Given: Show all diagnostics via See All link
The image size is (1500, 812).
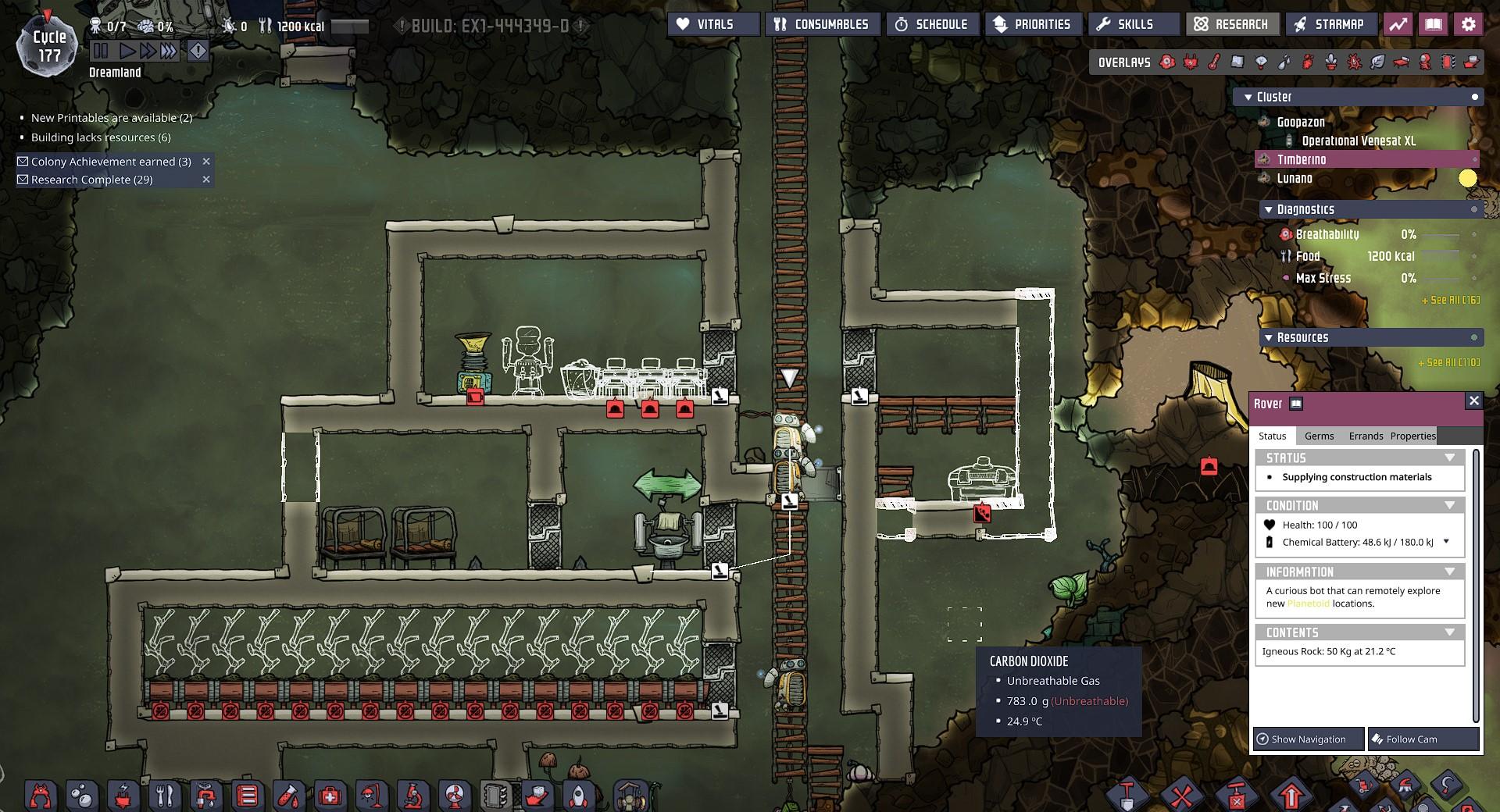Looking at the screenshot, I should click(x=1449, y=300).
